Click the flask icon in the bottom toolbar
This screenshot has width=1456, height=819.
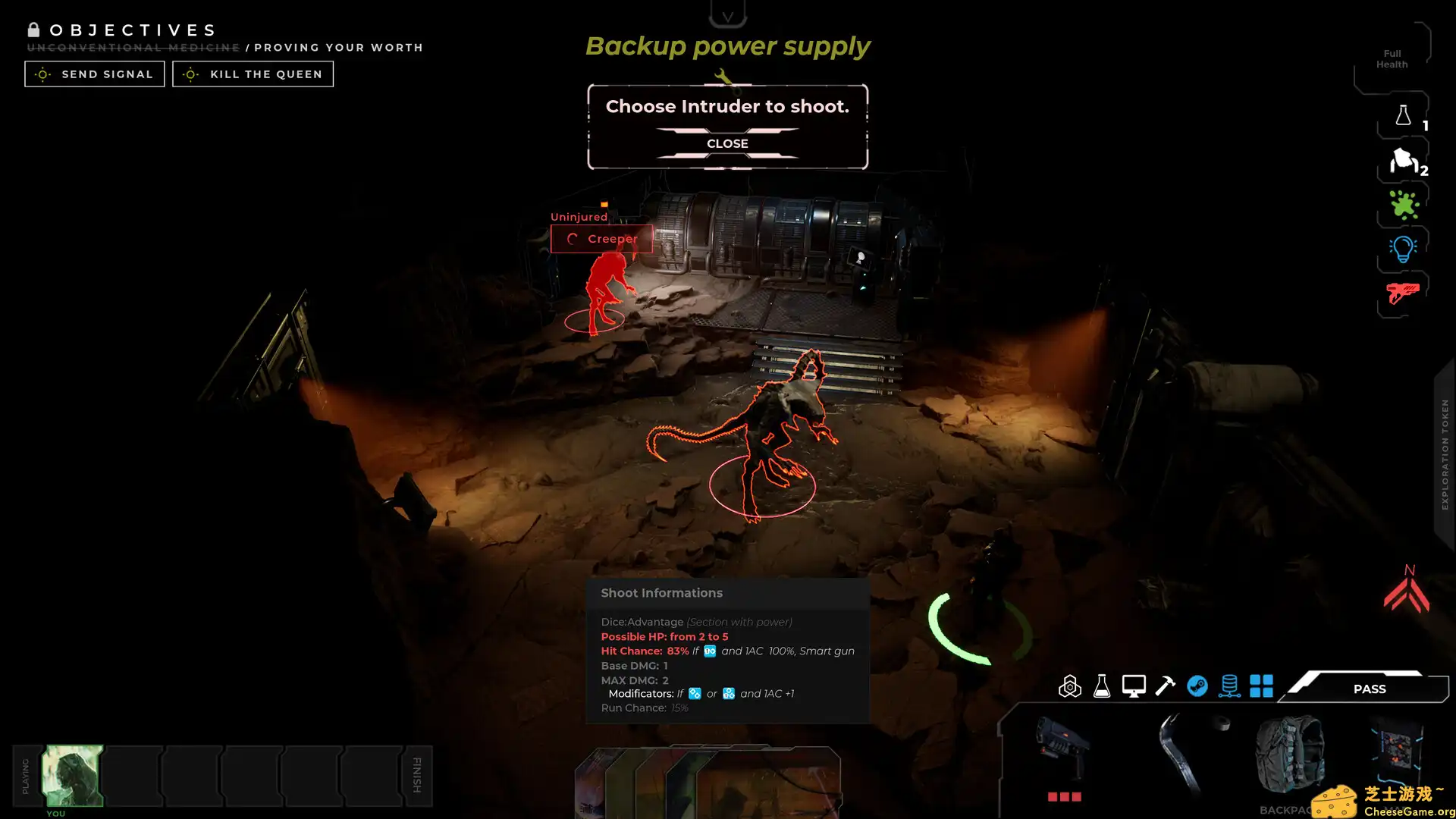pos(1102,686)
